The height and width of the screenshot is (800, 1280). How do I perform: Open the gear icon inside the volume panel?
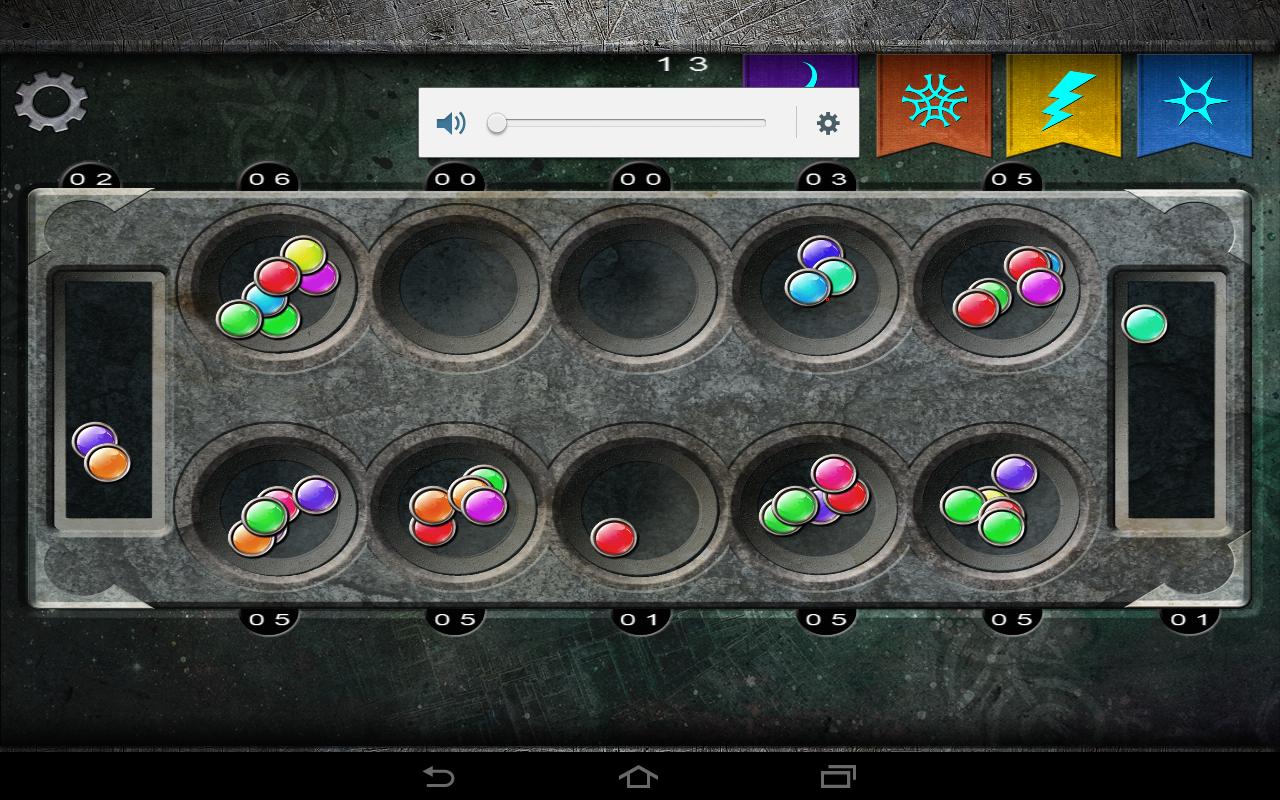(826, 122)
